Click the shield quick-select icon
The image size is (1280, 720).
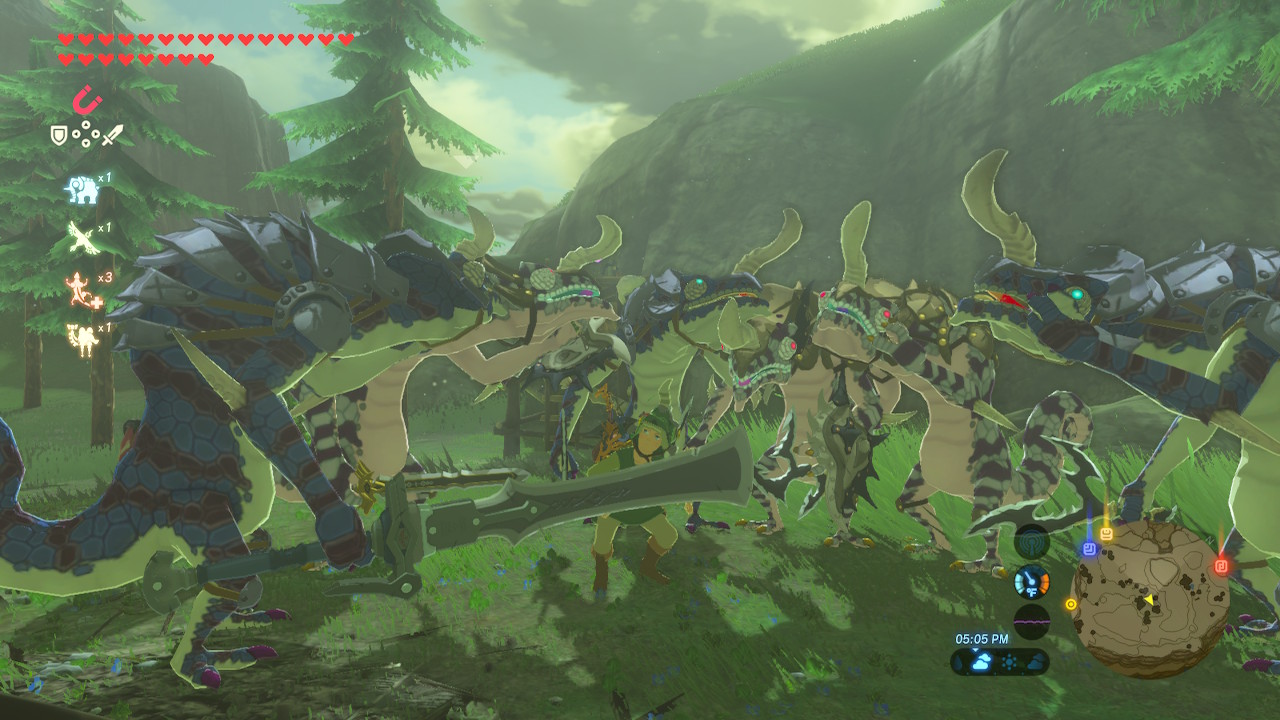[59, 134]
